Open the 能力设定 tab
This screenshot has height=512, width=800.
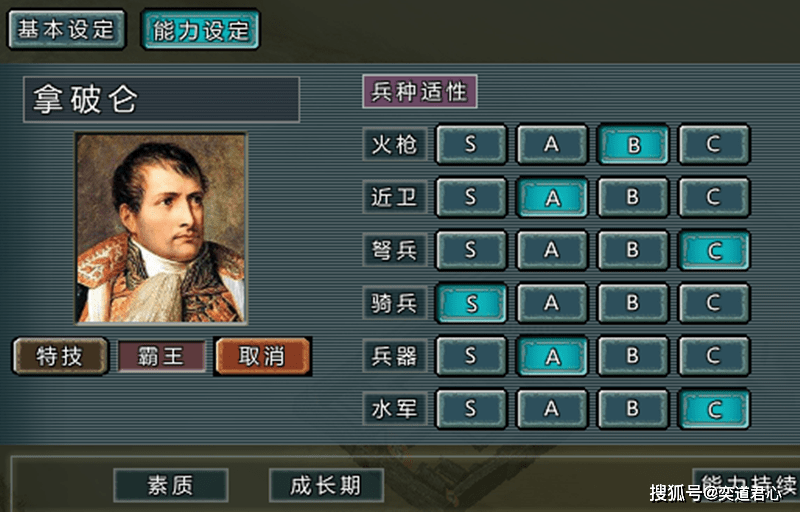point(201,29)
